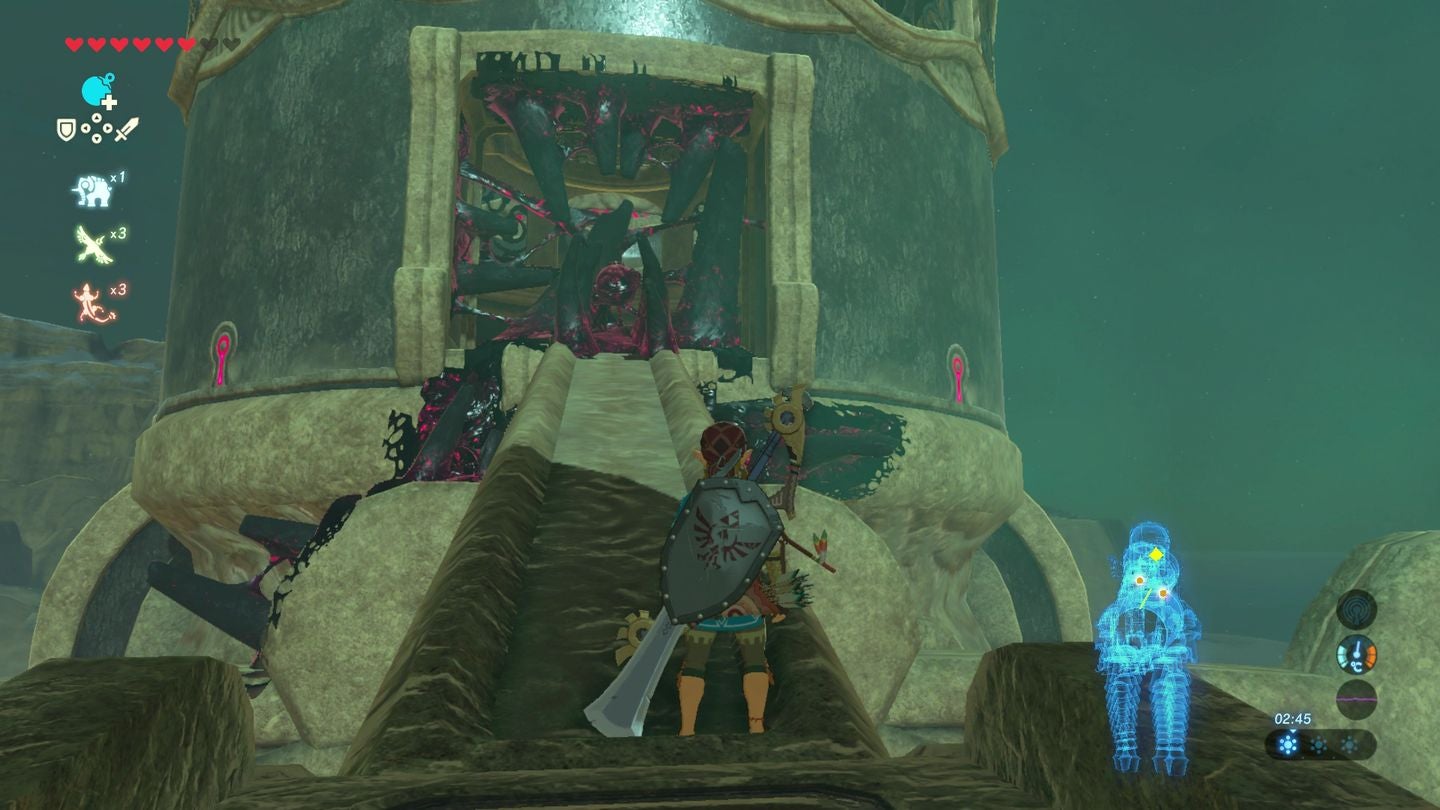The image size is (1440, 810).
Task: Toggle the third dim terminal indicator
Action: [1349, 744]
